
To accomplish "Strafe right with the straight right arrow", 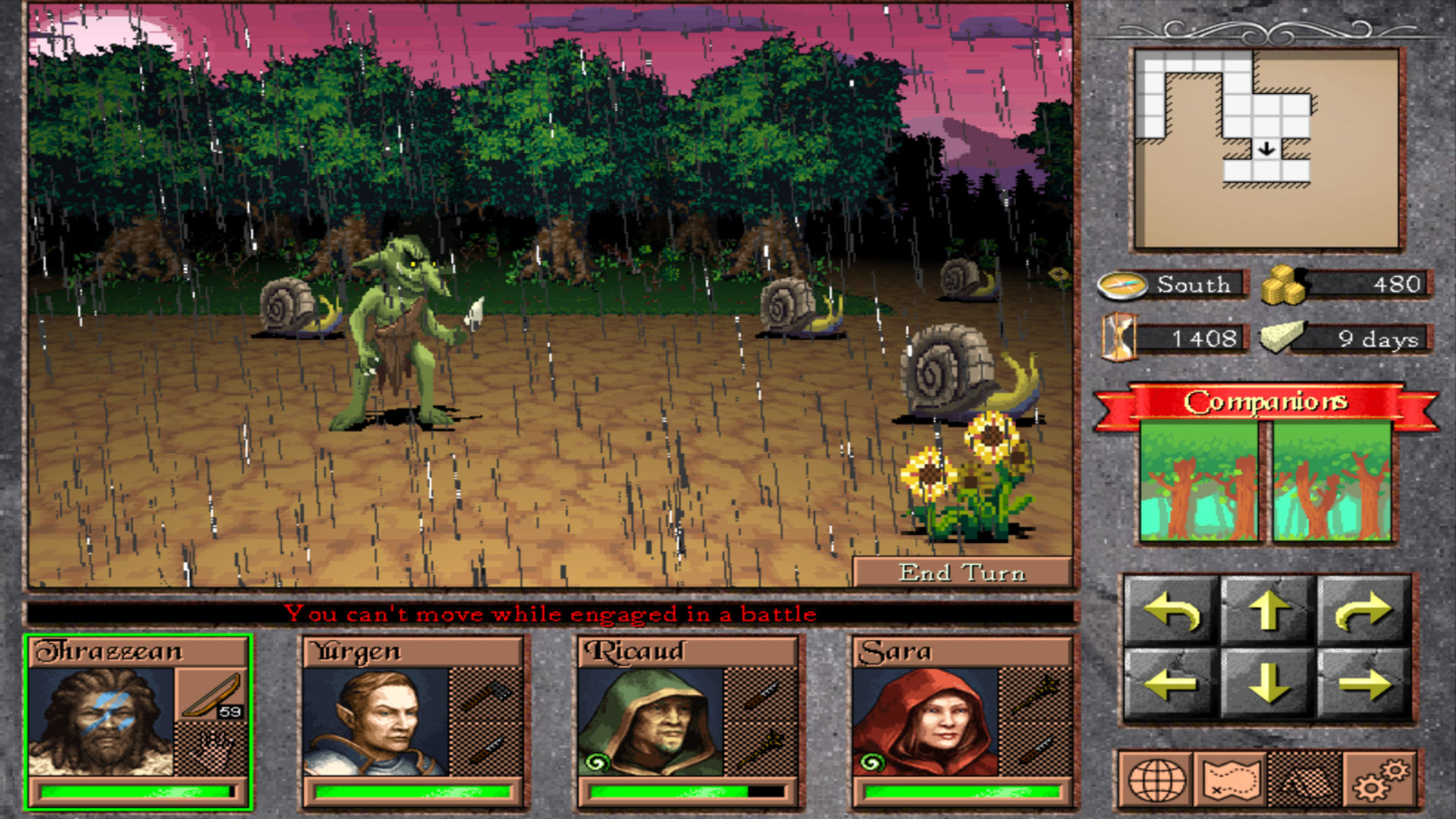I will pos(1364,684).
